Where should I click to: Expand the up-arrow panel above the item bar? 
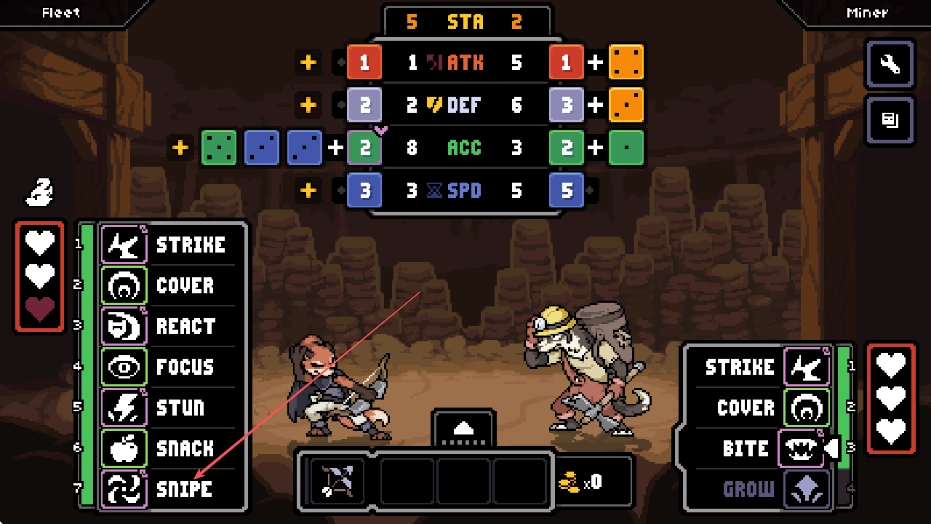tap(463, 428)
